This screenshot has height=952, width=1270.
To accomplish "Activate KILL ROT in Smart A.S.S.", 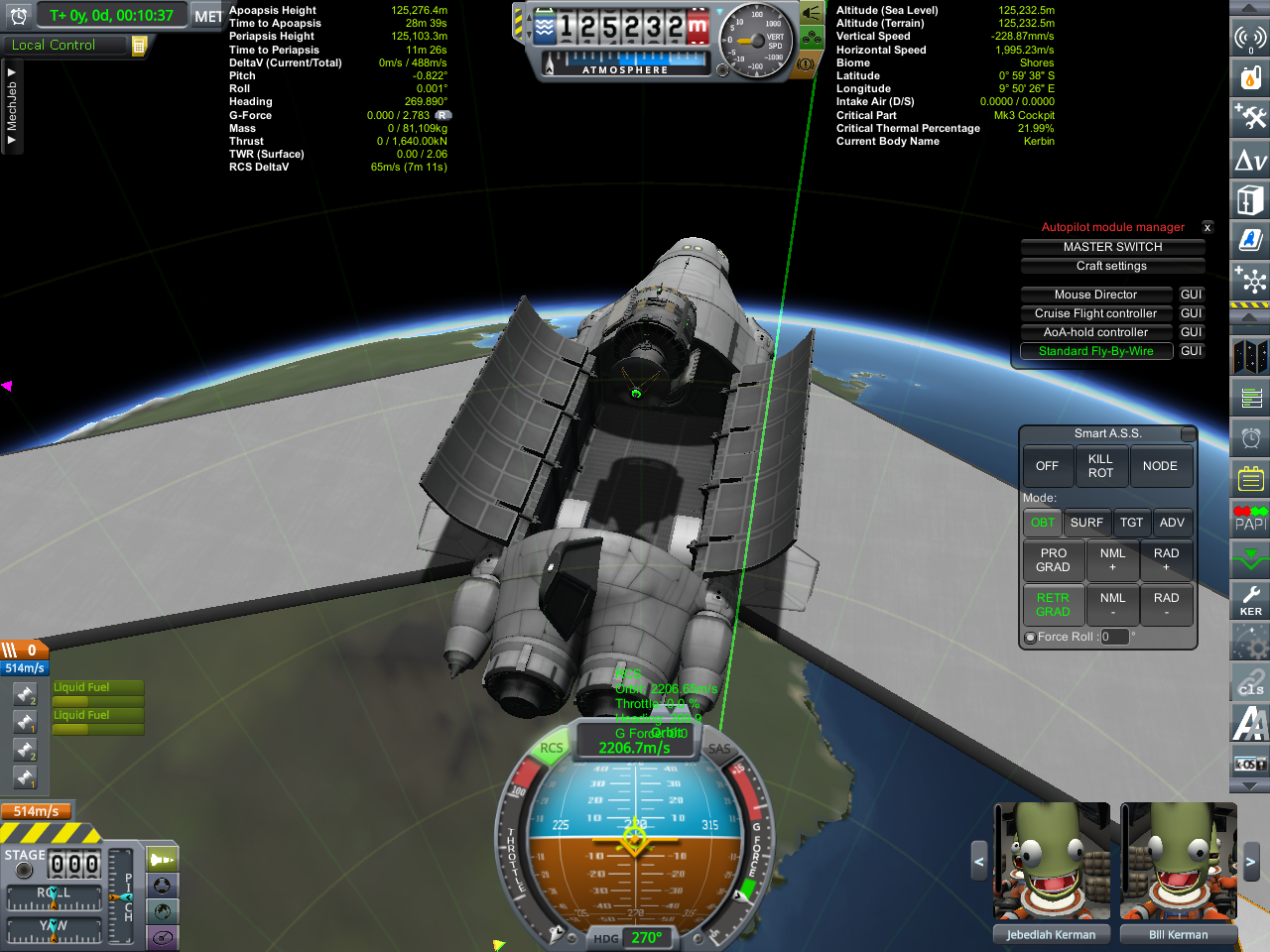I will tap(1100, 466).
